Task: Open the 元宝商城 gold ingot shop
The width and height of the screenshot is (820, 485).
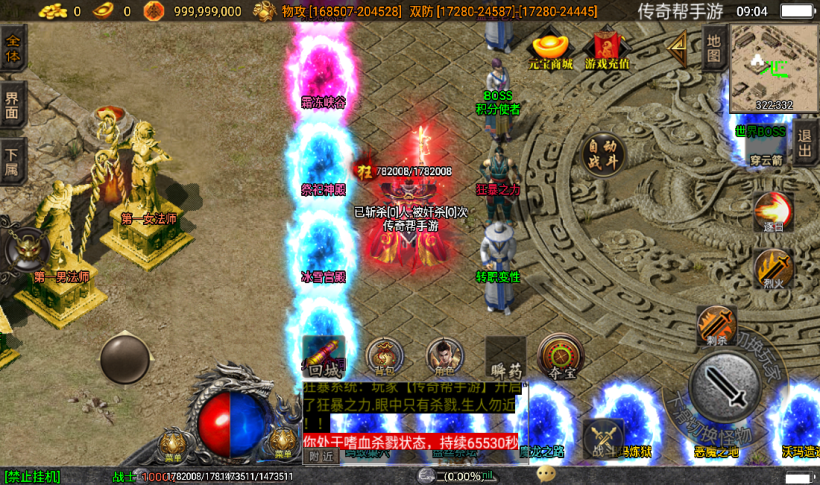Action: pos(551,51)
